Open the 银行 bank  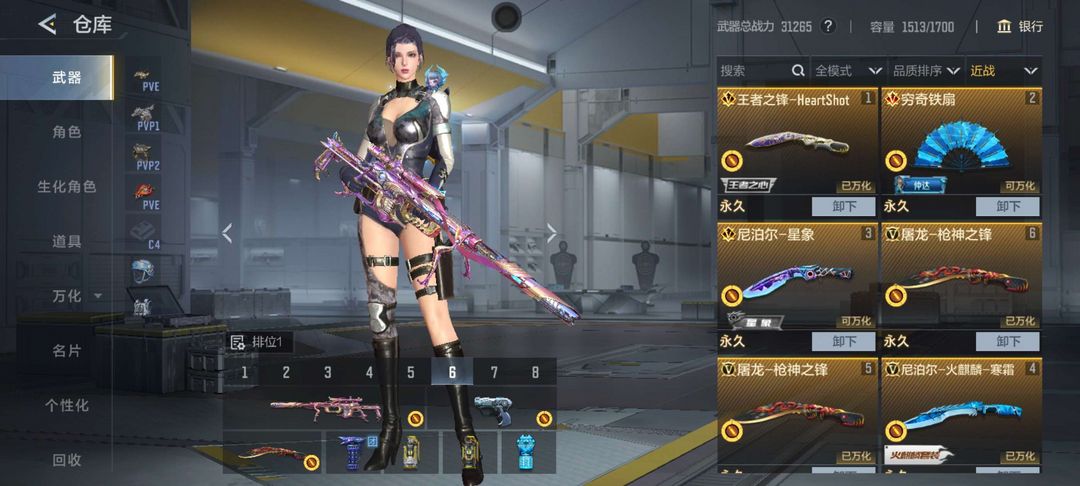1020,26
